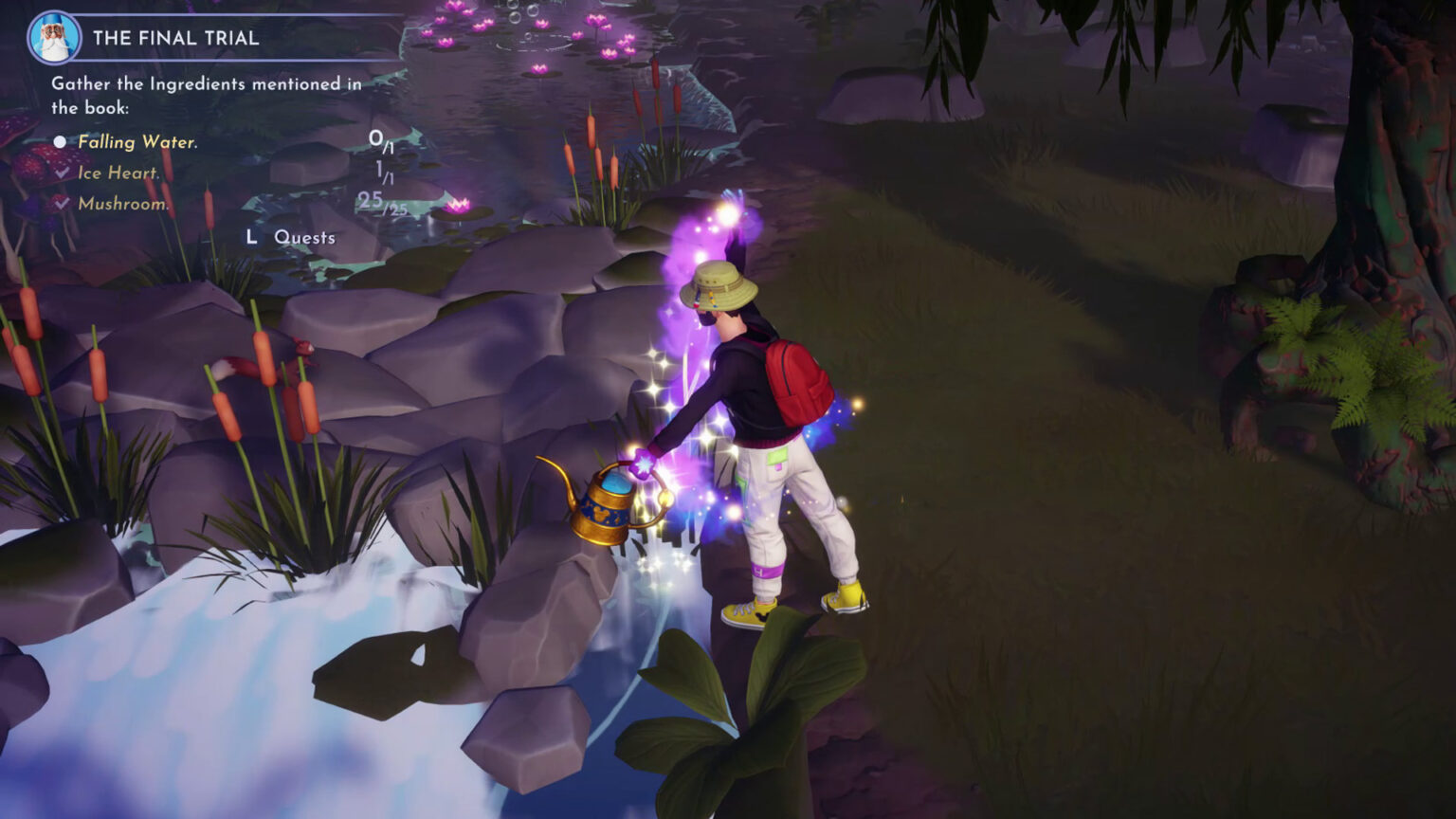Image resolution: width=1456 pixels, height=819 pixels.
Task: Select the Ice Heart objective
Action: pyautogui.click(x=118, y=173)
